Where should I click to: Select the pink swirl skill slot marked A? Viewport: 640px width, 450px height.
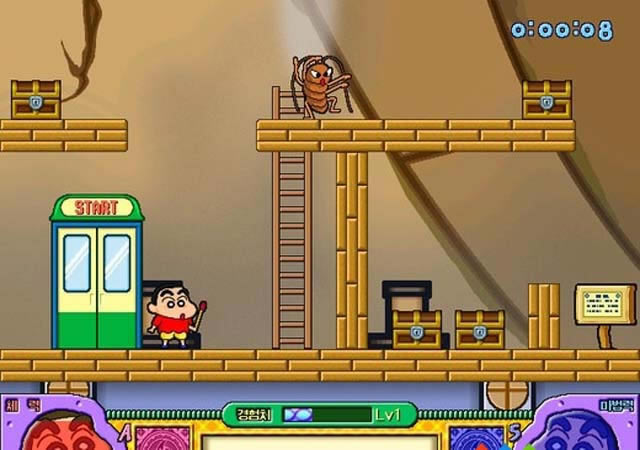click(x=162, y=438)
